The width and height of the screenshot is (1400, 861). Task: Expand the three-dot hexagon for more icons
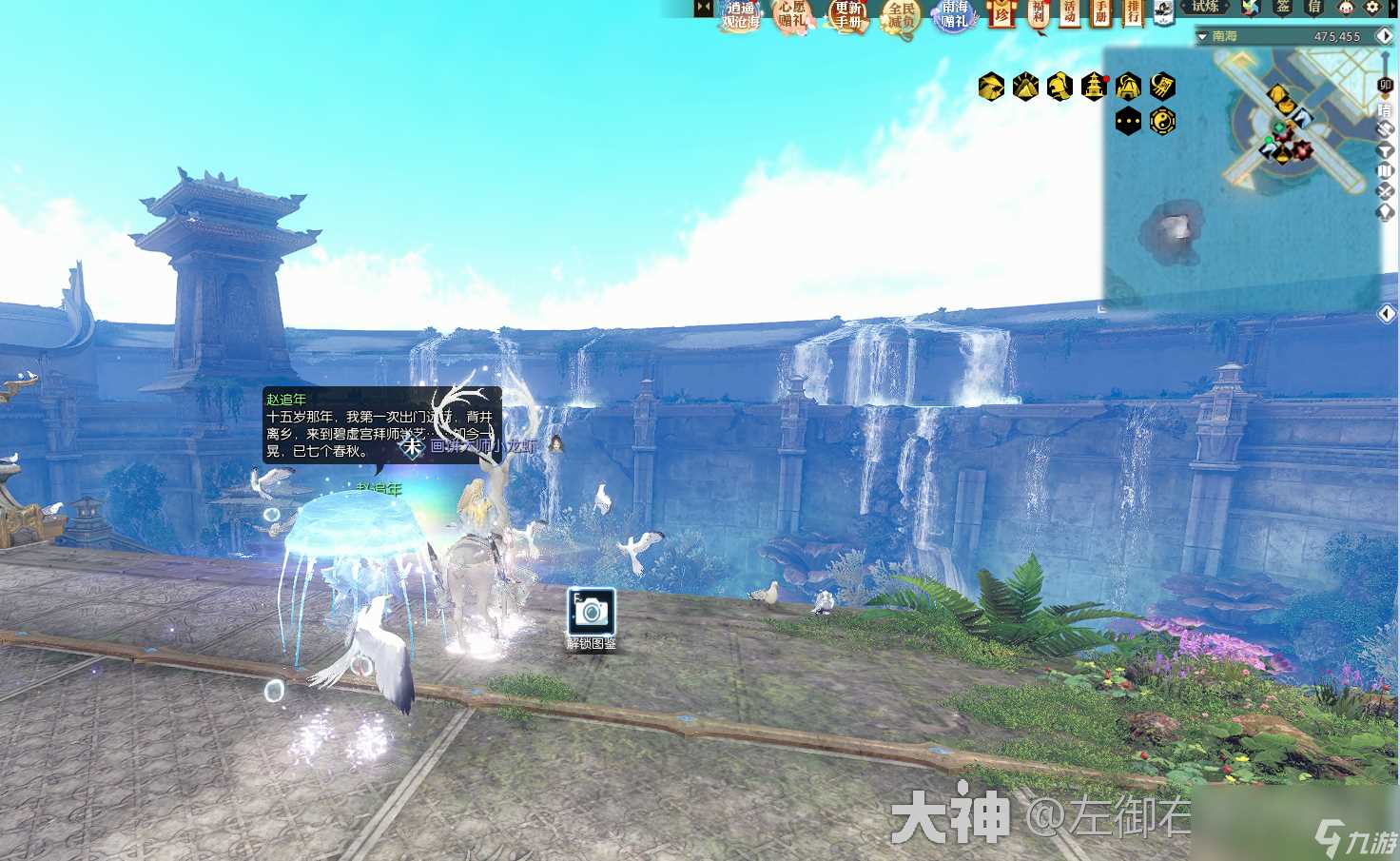pos(1127,121)
